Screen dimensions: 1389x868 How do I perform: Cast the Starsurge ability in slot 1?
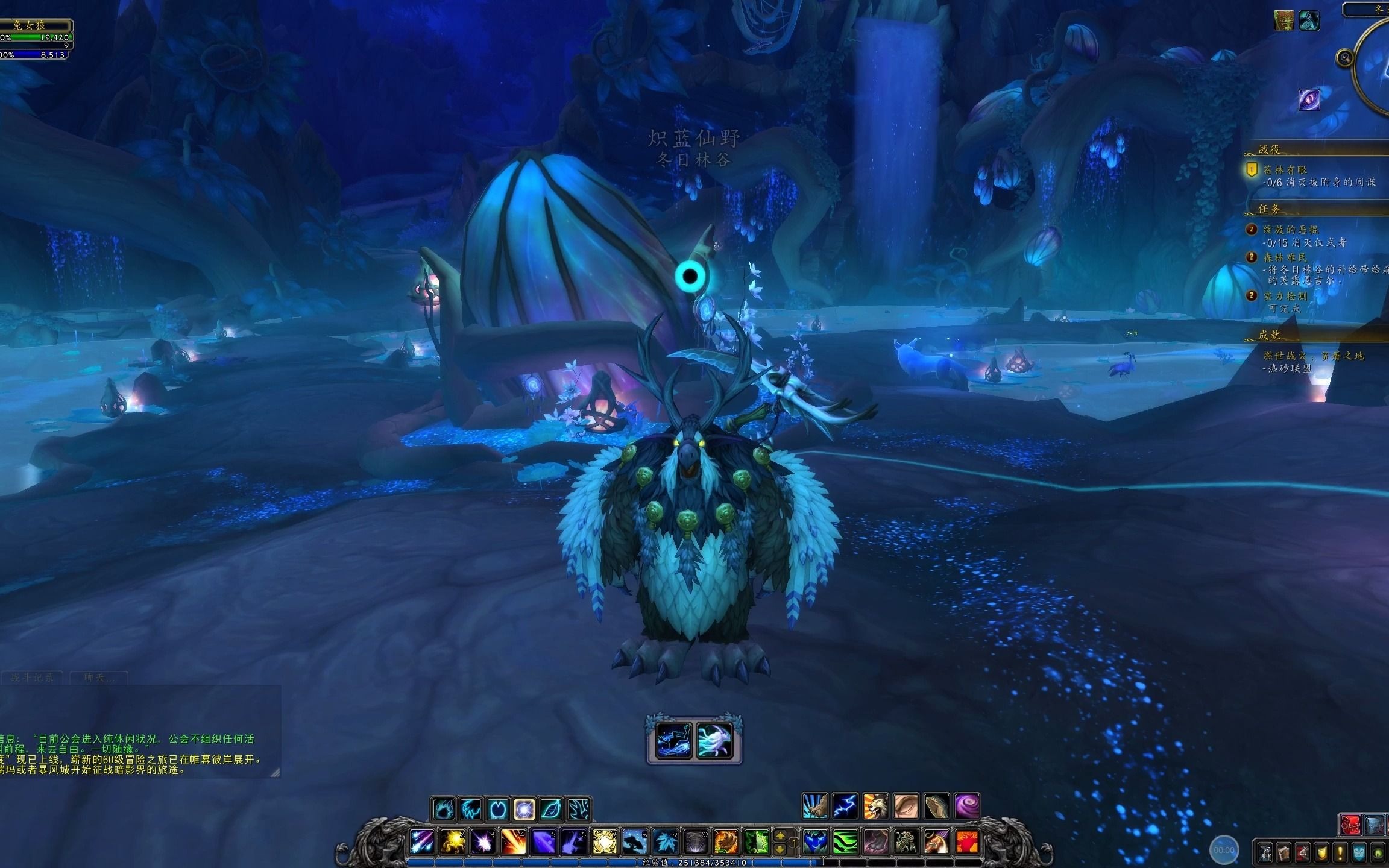click(423, 841)
